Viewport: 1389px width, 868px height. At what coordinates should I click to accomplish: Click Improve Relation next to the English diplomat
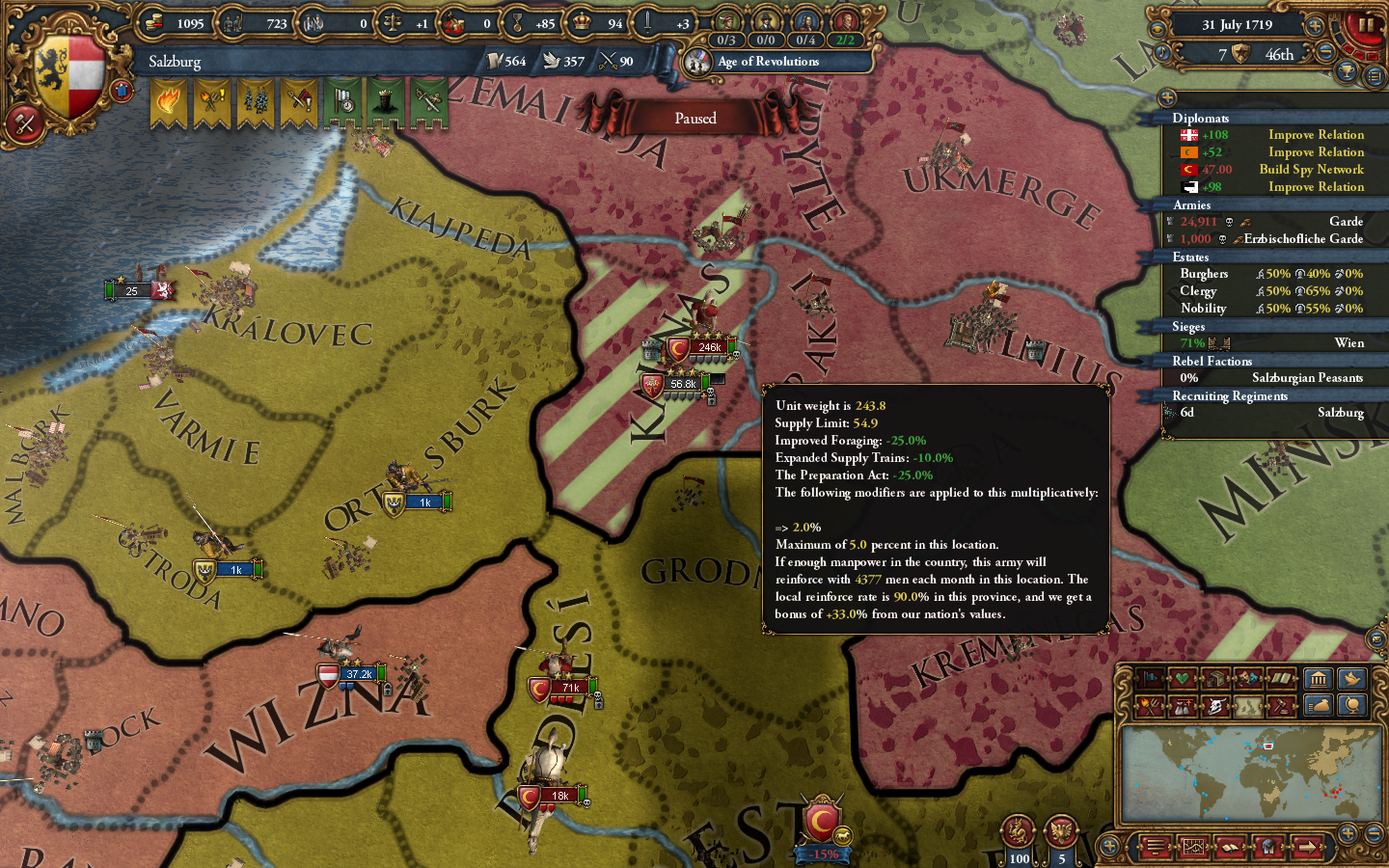[x=1315, y=134]
